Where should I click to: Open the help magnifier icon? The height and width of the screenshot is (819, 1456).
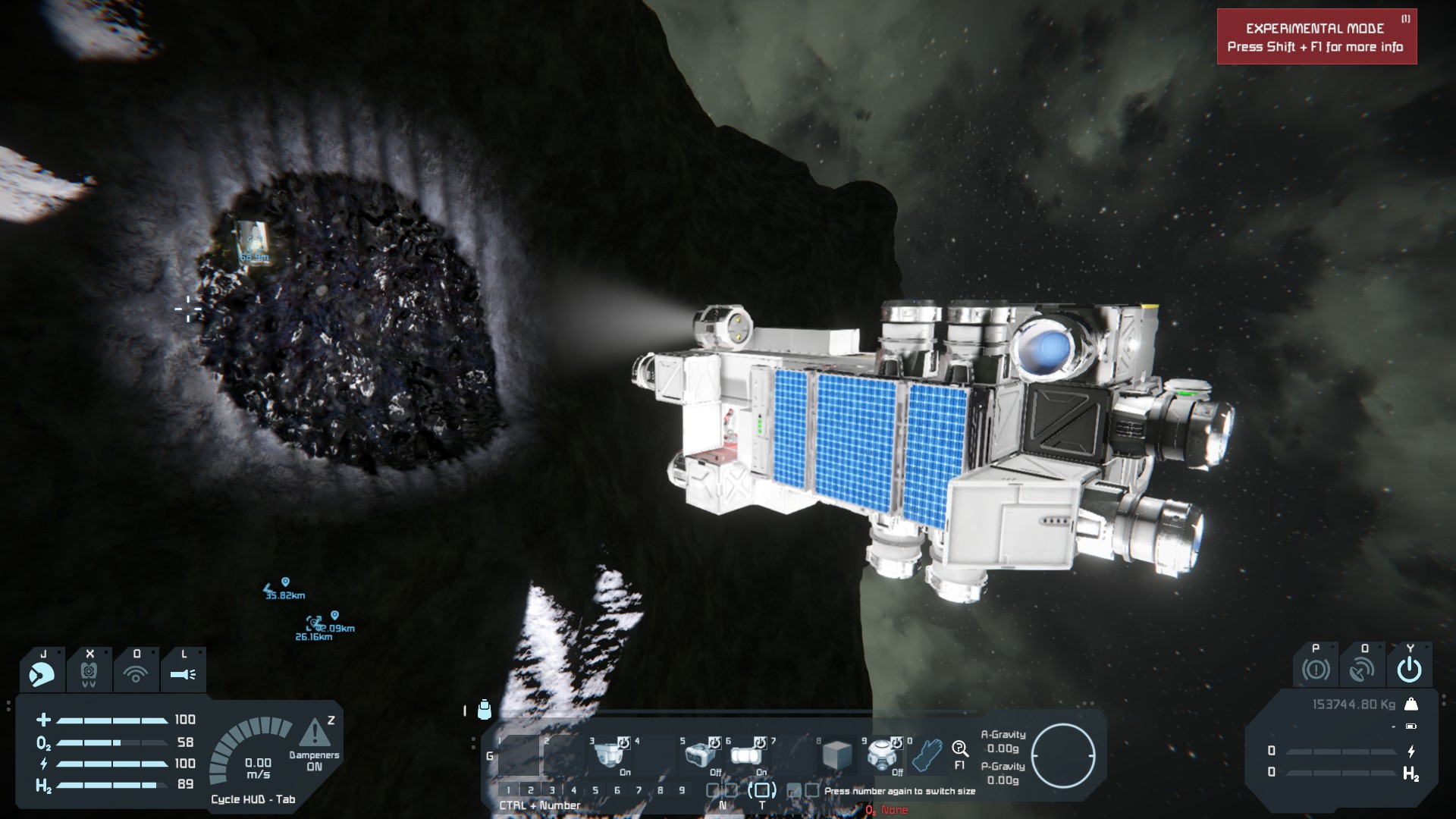click(960, 749)
